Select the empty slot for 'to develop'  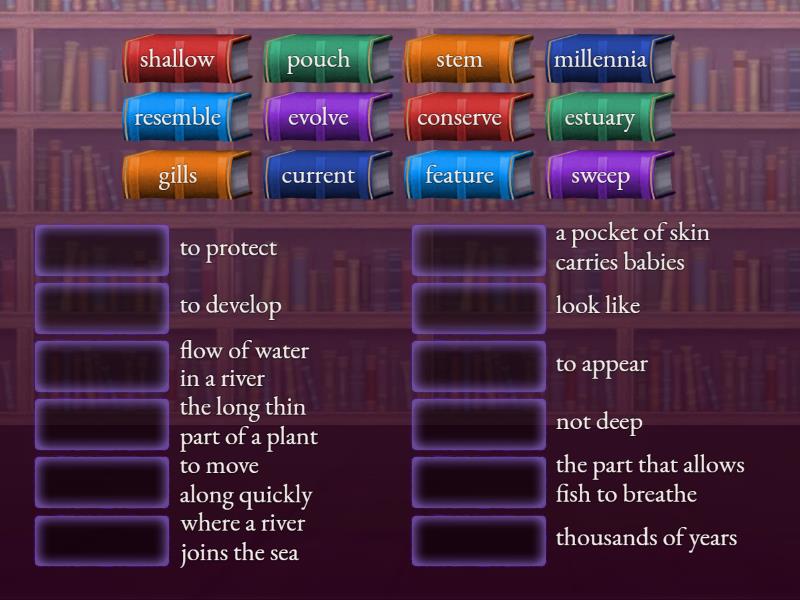click(x=102, y=307)
